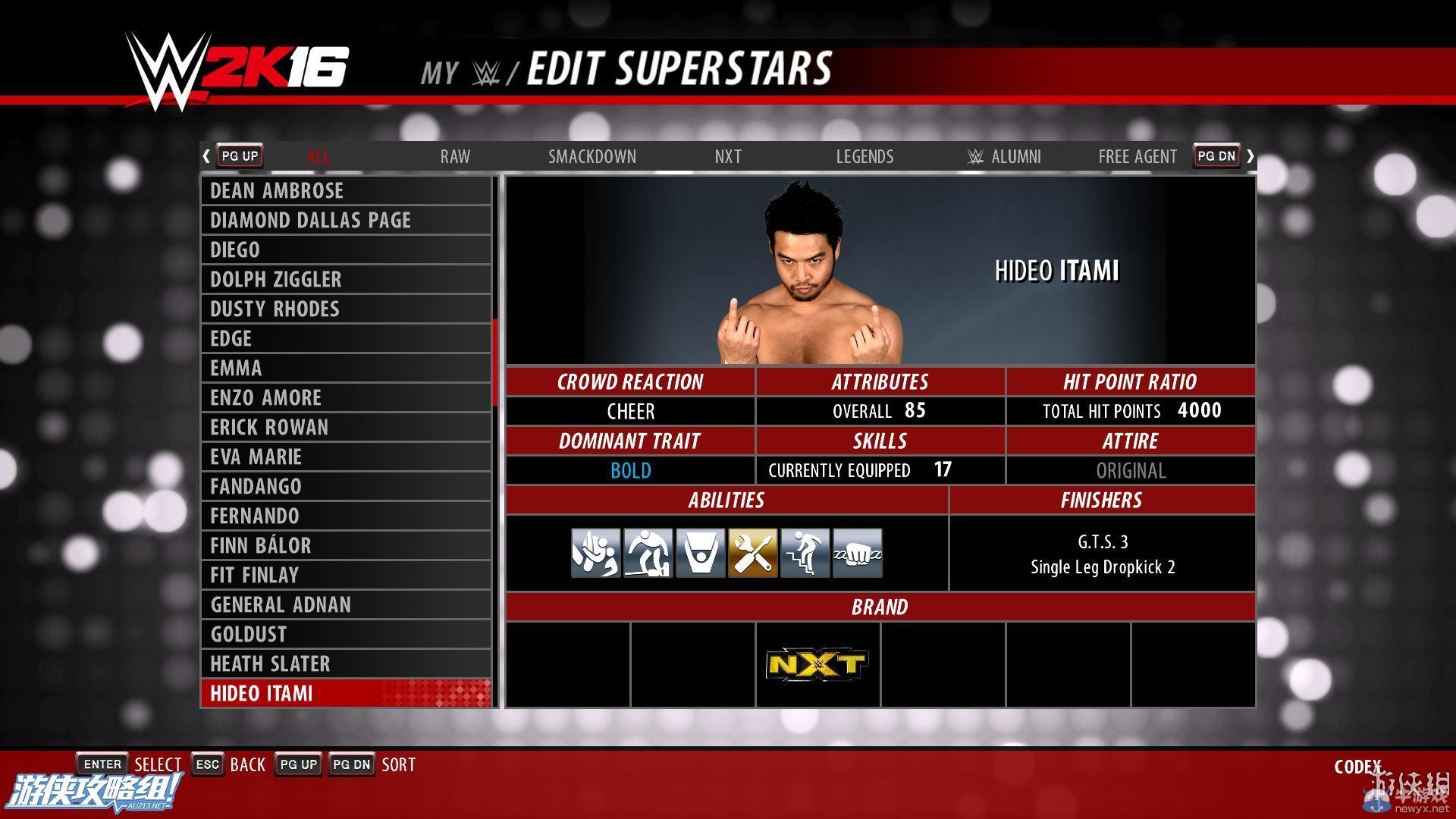
Task: Click the PG UP page arrow
Action: (239, 155)
